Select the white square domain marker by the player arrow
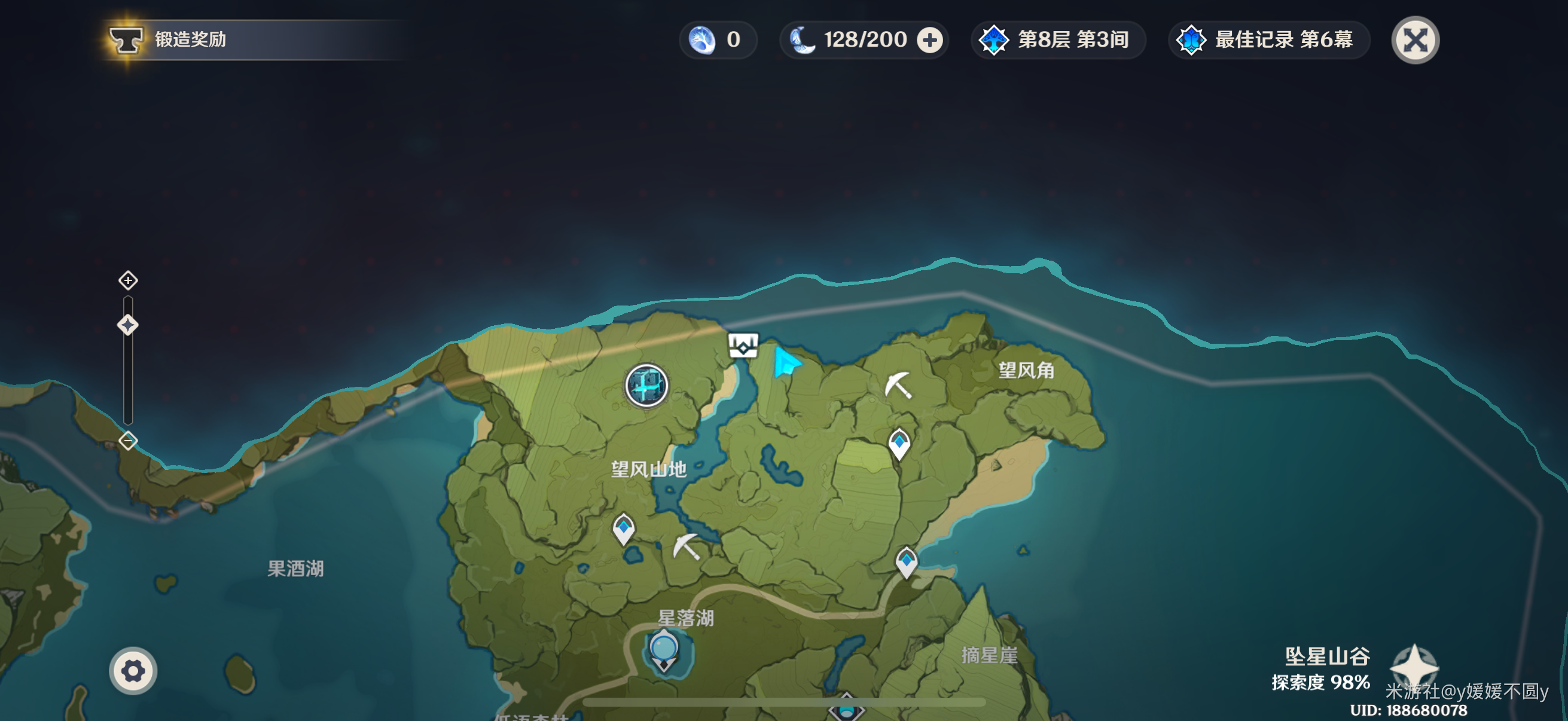Image resolution: width=1568 pixels, height=721 pixels. click(743, 346)
